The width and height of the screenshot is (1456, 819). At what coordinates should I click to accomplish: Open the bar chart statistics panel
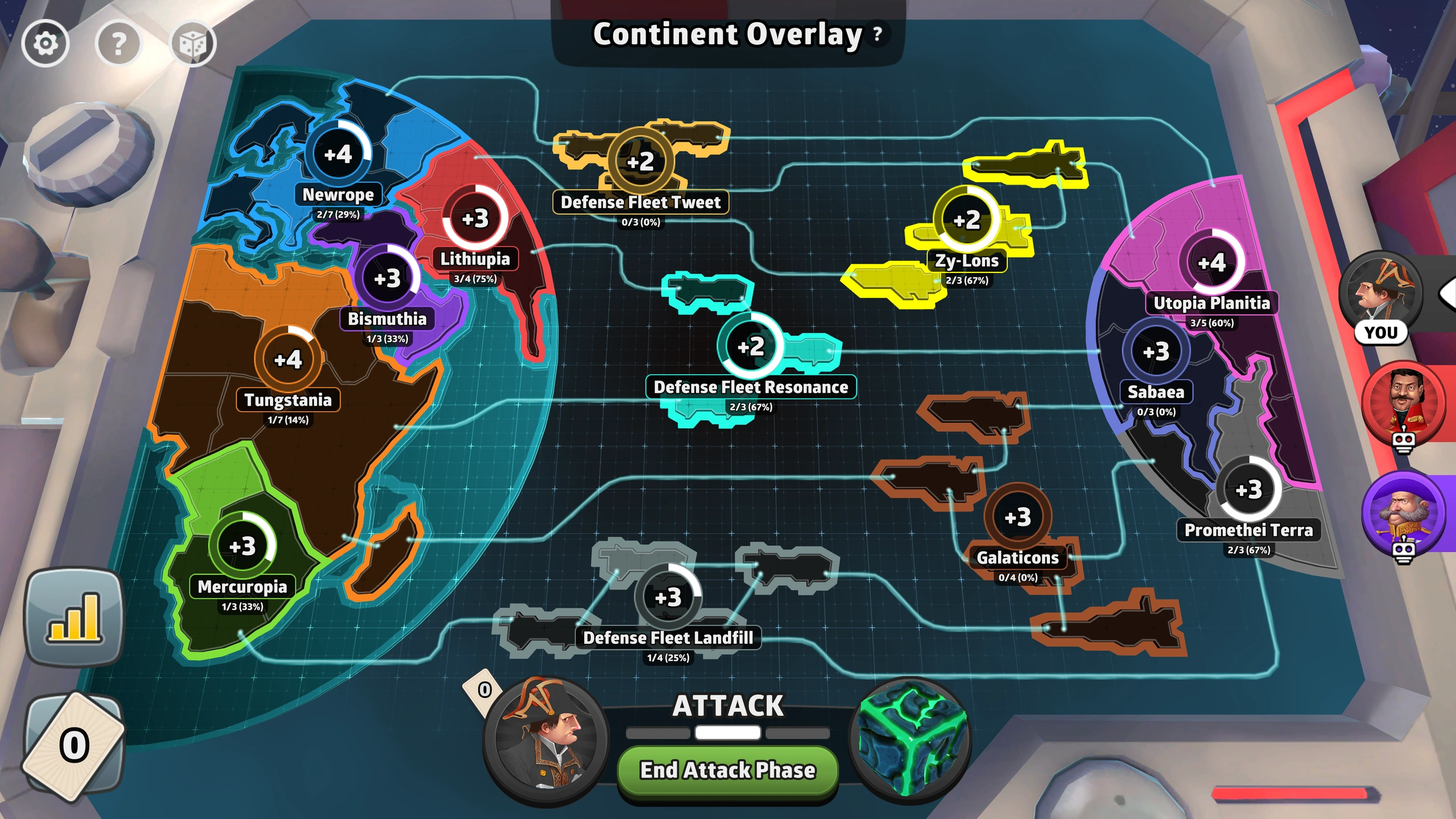(x=74, y=617)
